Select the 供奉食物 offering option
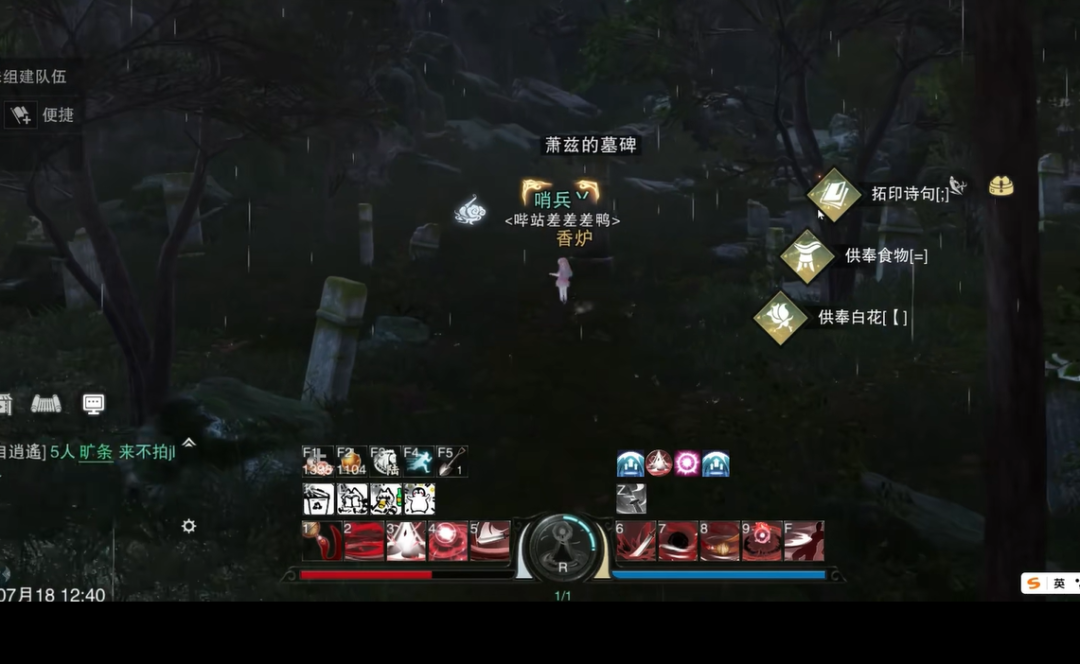1080x664 pixels. pyautogui.click(x=807, y=256)
